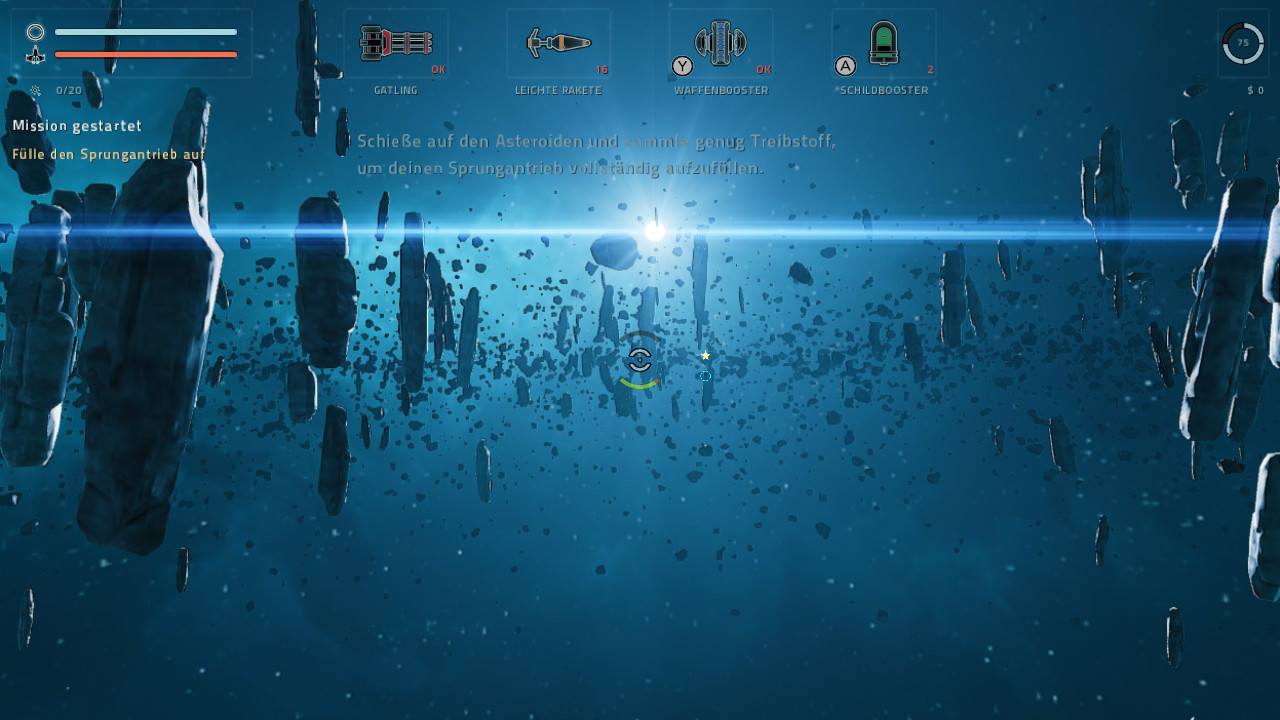Click the 'Fülle den Sprungantrieb auf' objective
Viewport: 1280px width, 720px height.
pos(108,154)
